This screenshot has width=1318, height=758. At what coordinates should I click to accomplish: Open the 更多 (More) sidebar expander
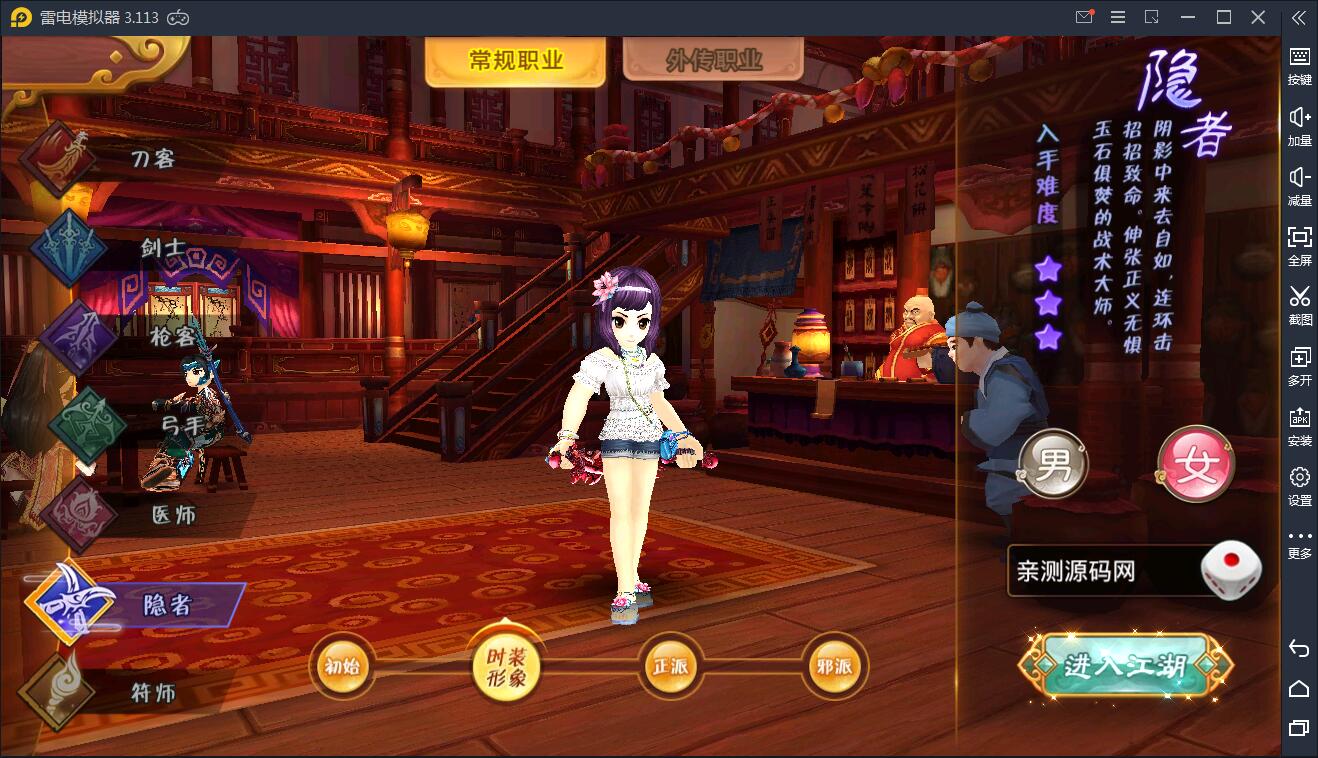coord(1299,542)
